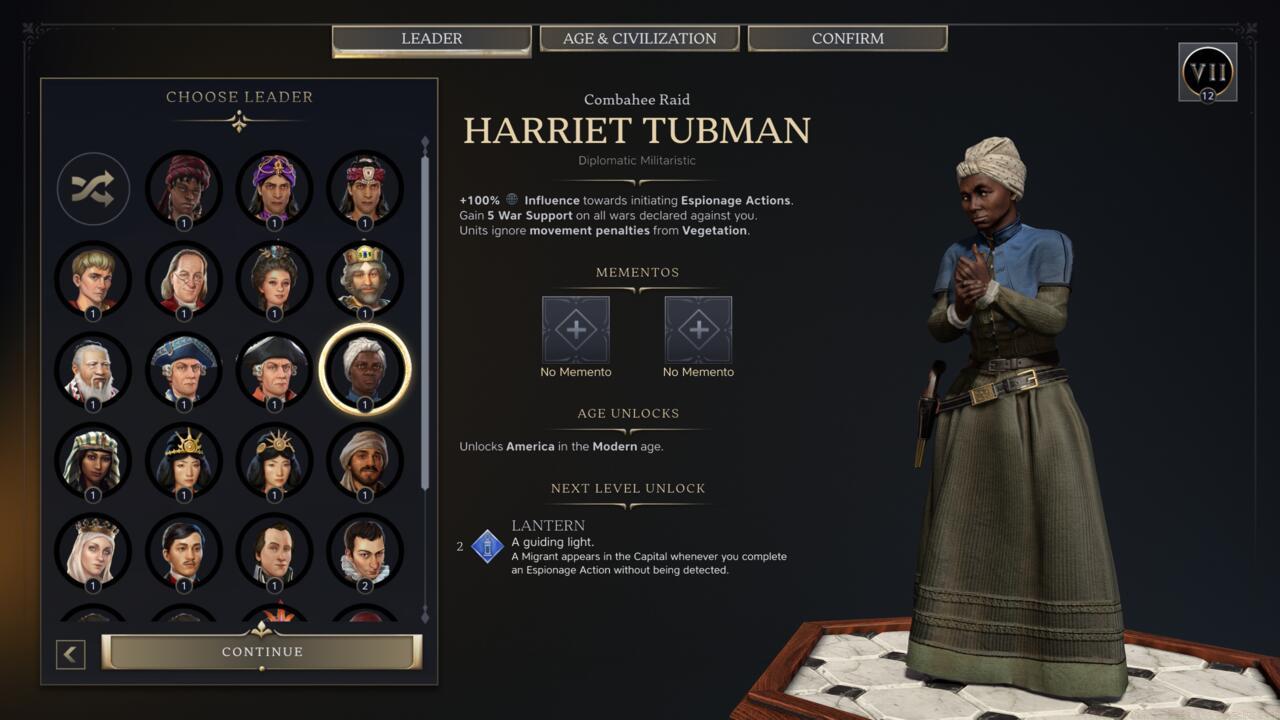Click the random leader shuffle icon
Viewport: 1280px width, 720px height.
[93, 189]
